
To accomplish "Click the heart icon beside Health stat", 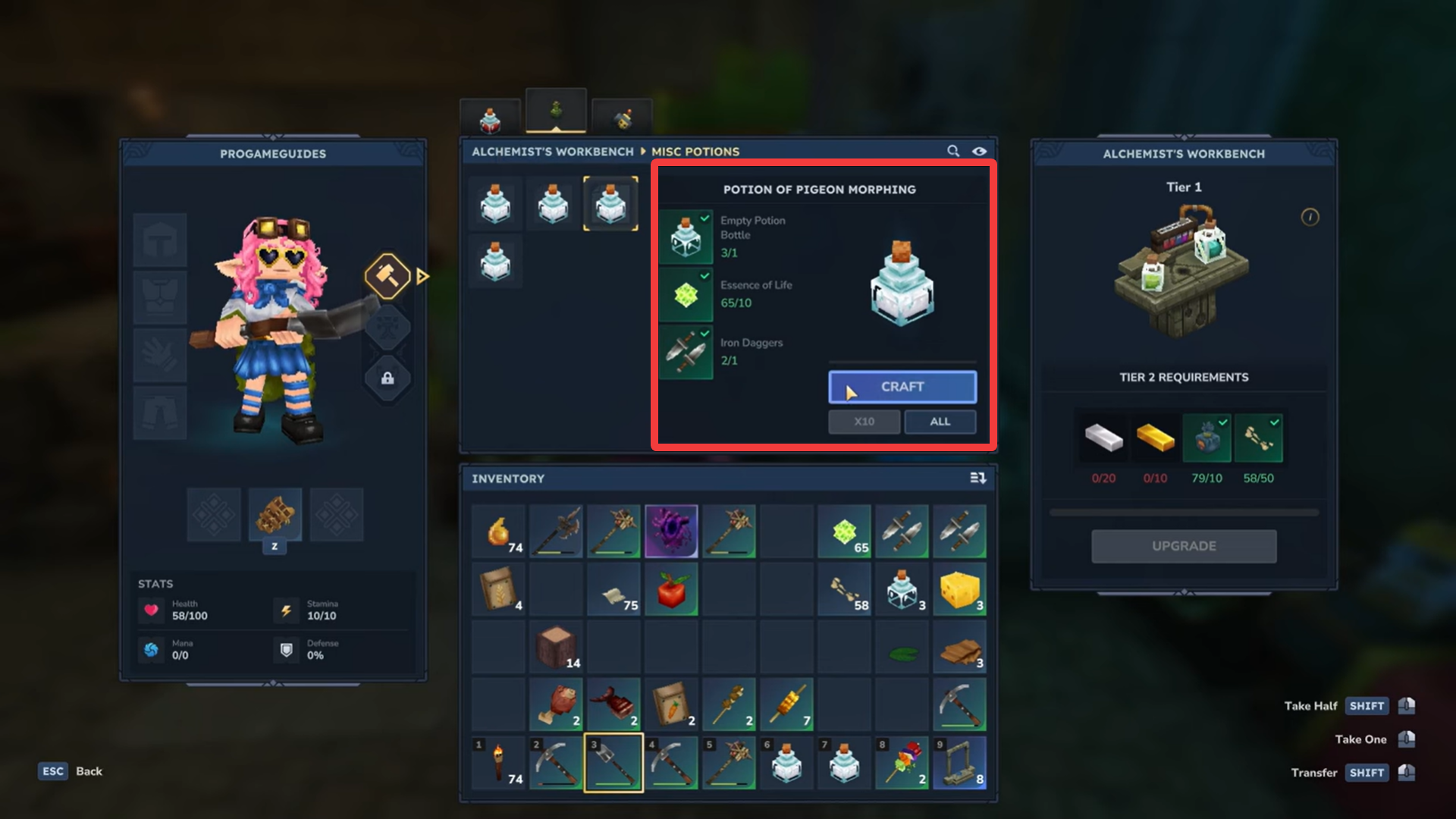I will [152, 610].
